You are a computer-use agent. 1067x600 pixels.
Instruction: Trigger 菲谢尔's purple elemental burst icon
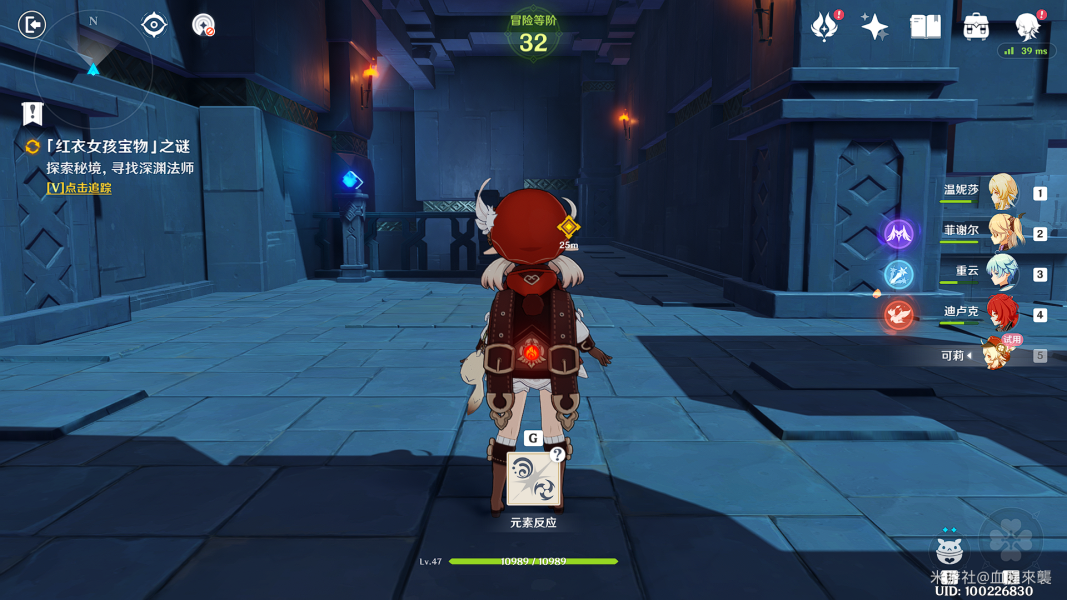(x=898, y=234)
